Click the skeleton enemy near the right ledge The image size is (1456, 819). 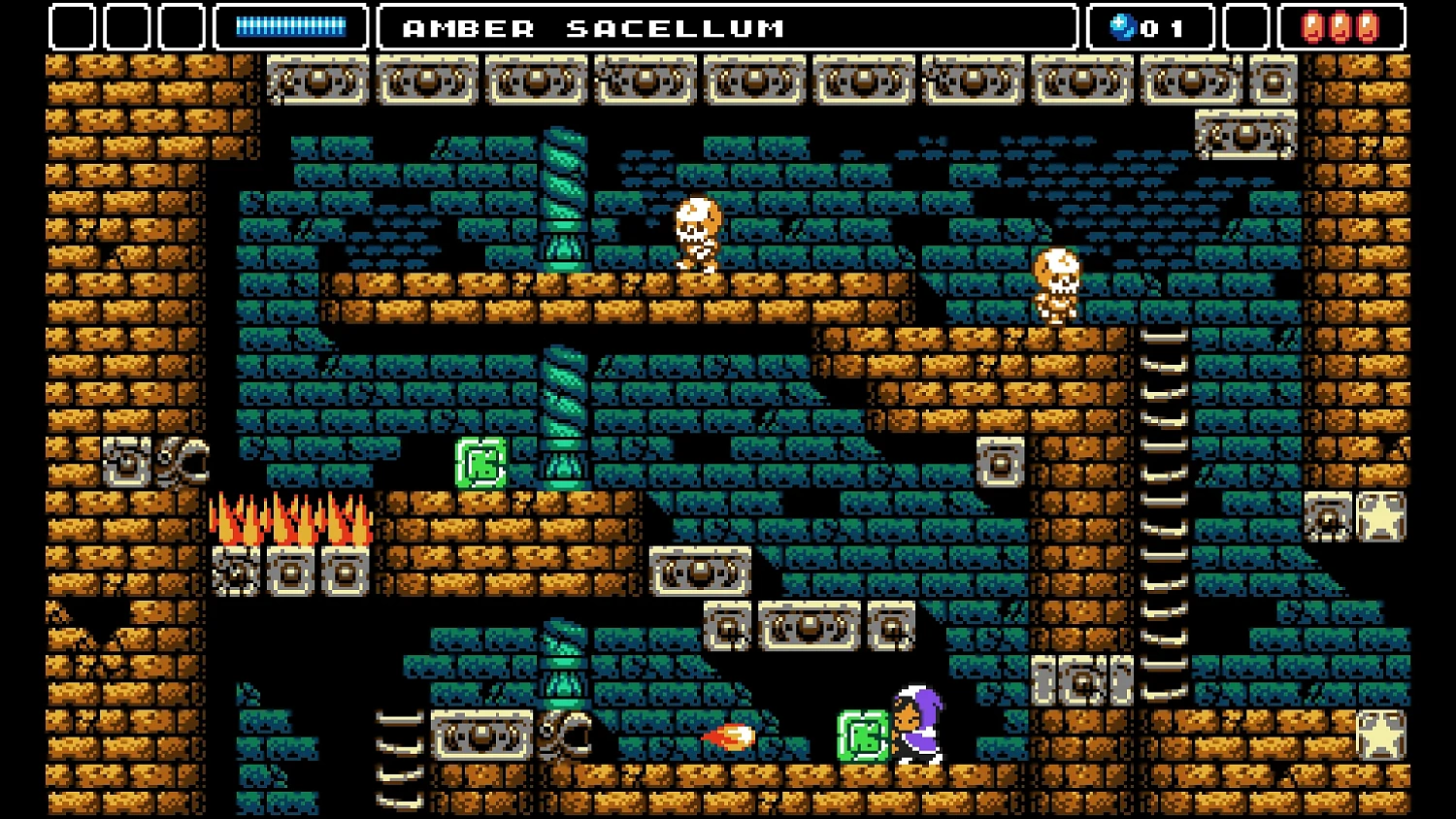coord(1056,286)
